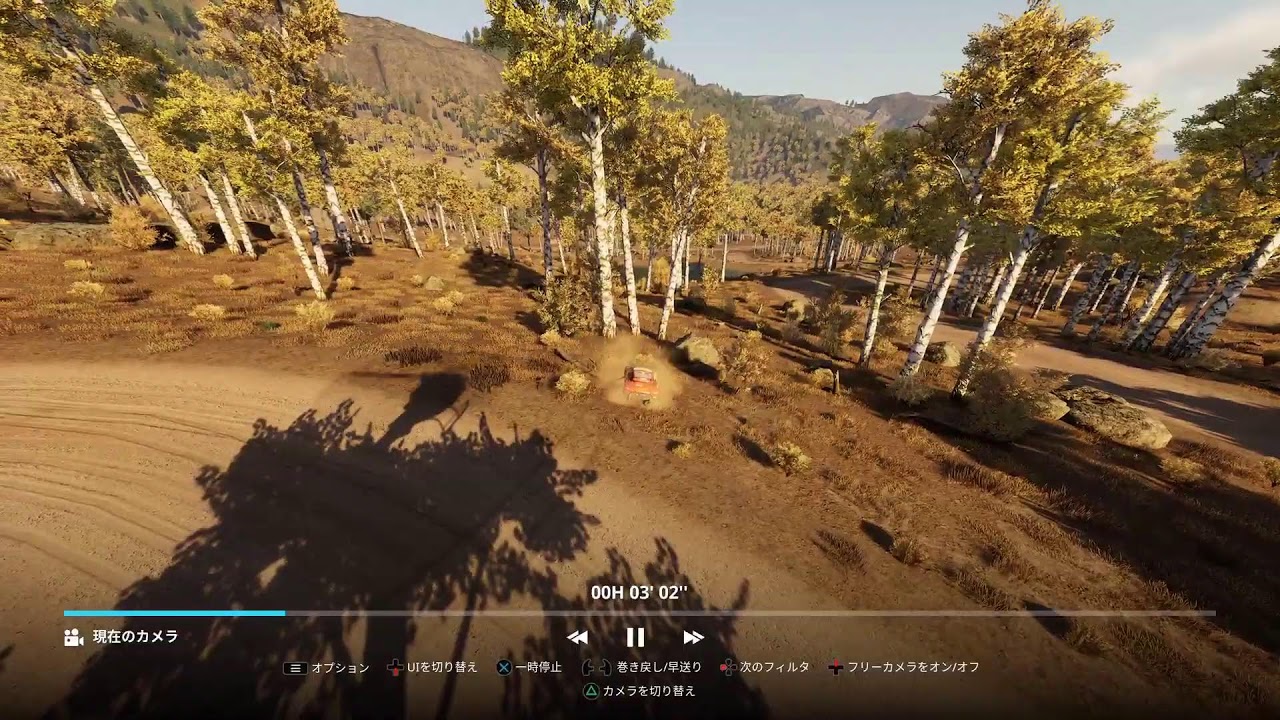Click the d-pad icon for 次のフィルタ
Image resolution: width=1280 pixels, height=720 pixels.
(729, 665)
